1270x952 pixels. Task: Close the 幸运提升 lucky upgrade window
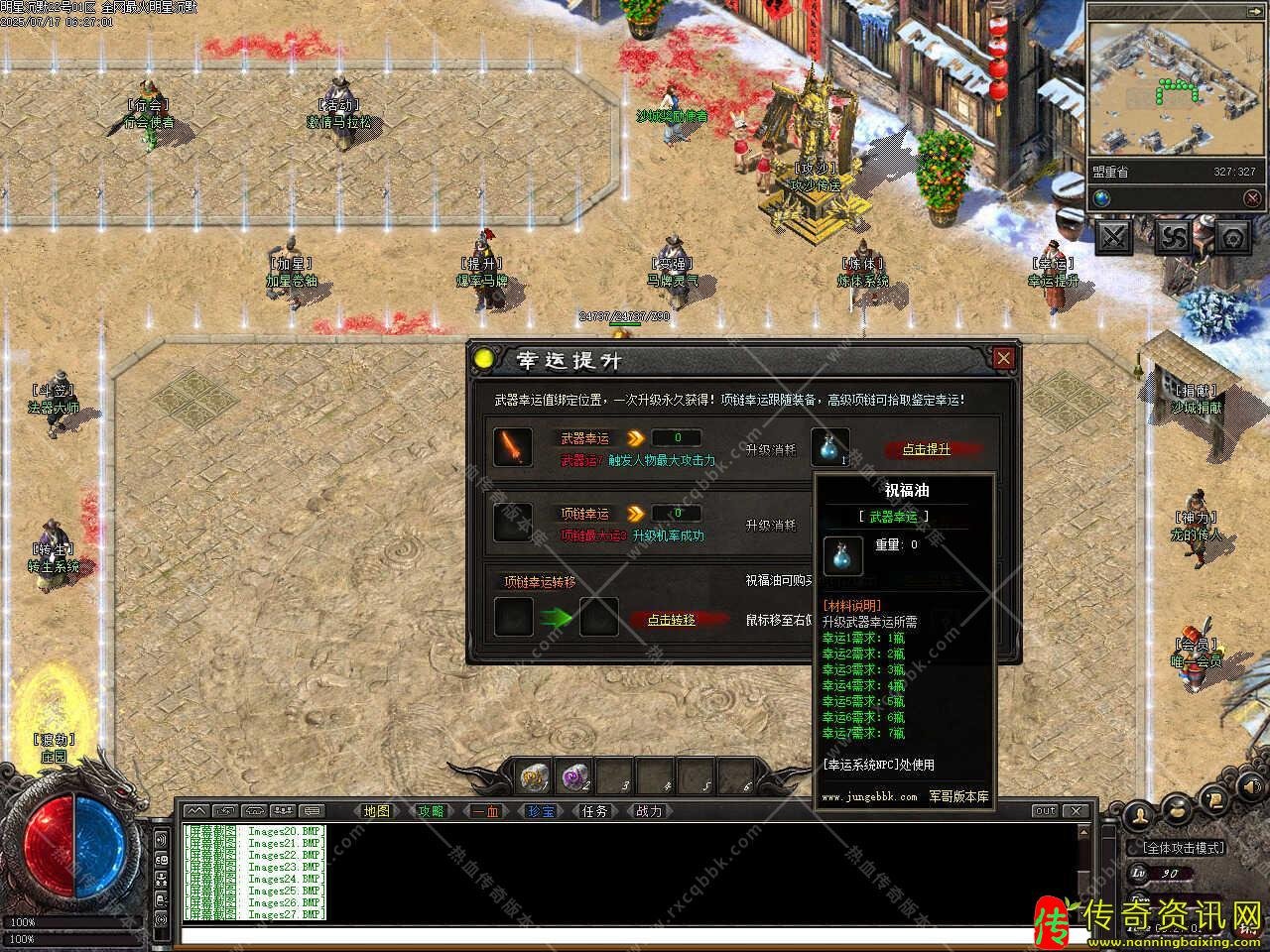click(x=1004, y=358)
